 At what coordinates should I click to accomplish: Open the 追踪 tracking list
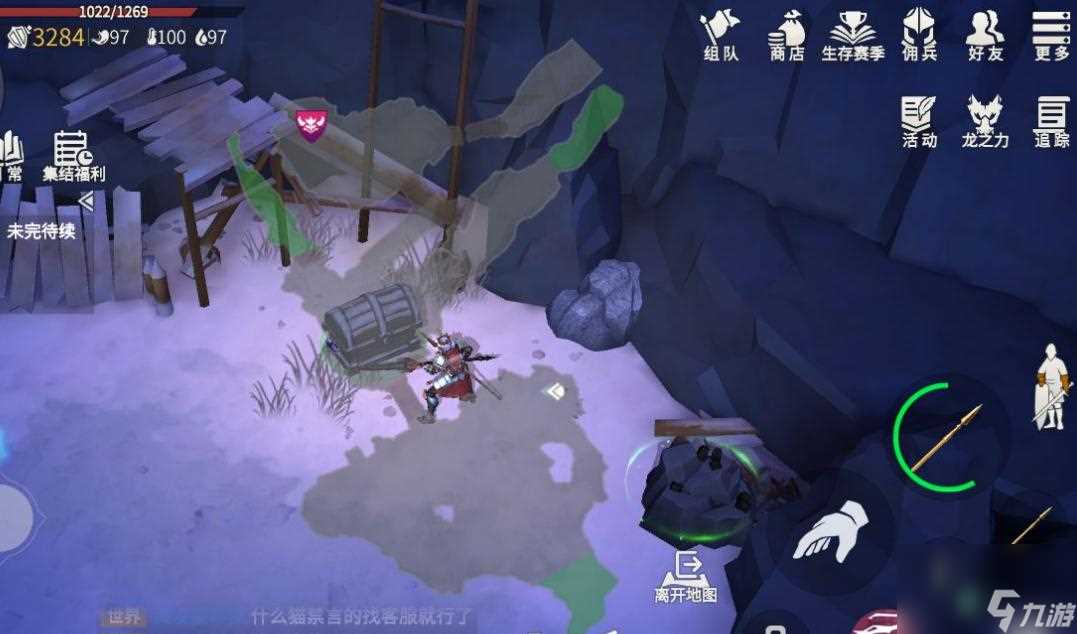point(1051,122)
